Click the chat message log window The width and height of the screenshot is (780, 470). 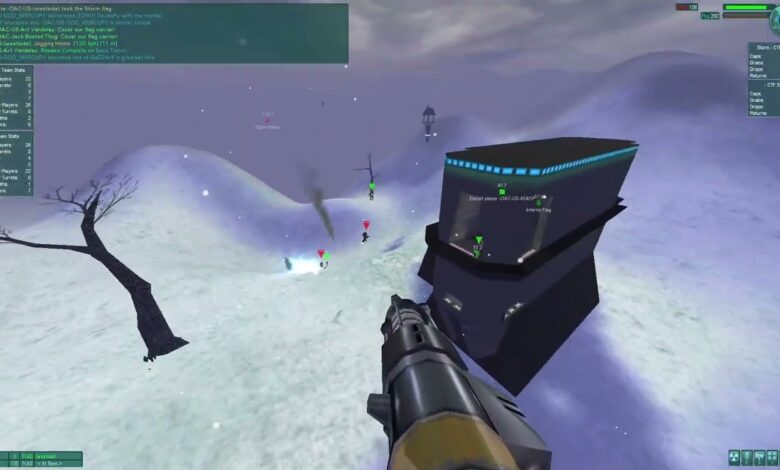[x=174, y=33]
